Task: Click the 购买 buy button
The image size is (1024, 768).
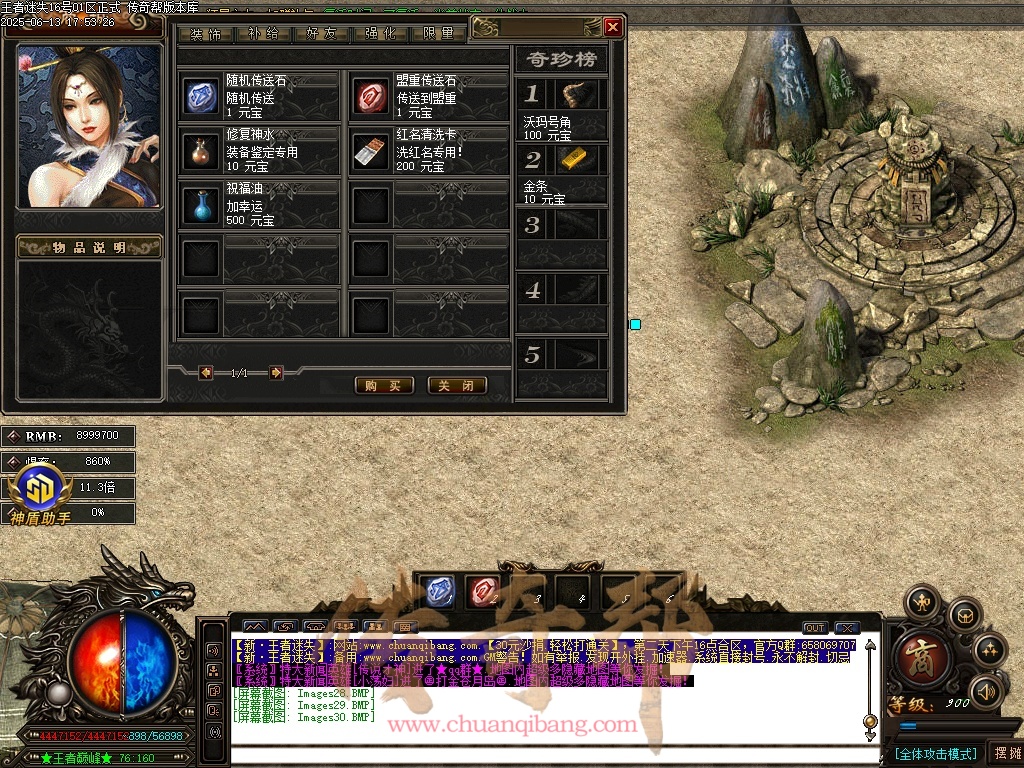Action: 384,385
